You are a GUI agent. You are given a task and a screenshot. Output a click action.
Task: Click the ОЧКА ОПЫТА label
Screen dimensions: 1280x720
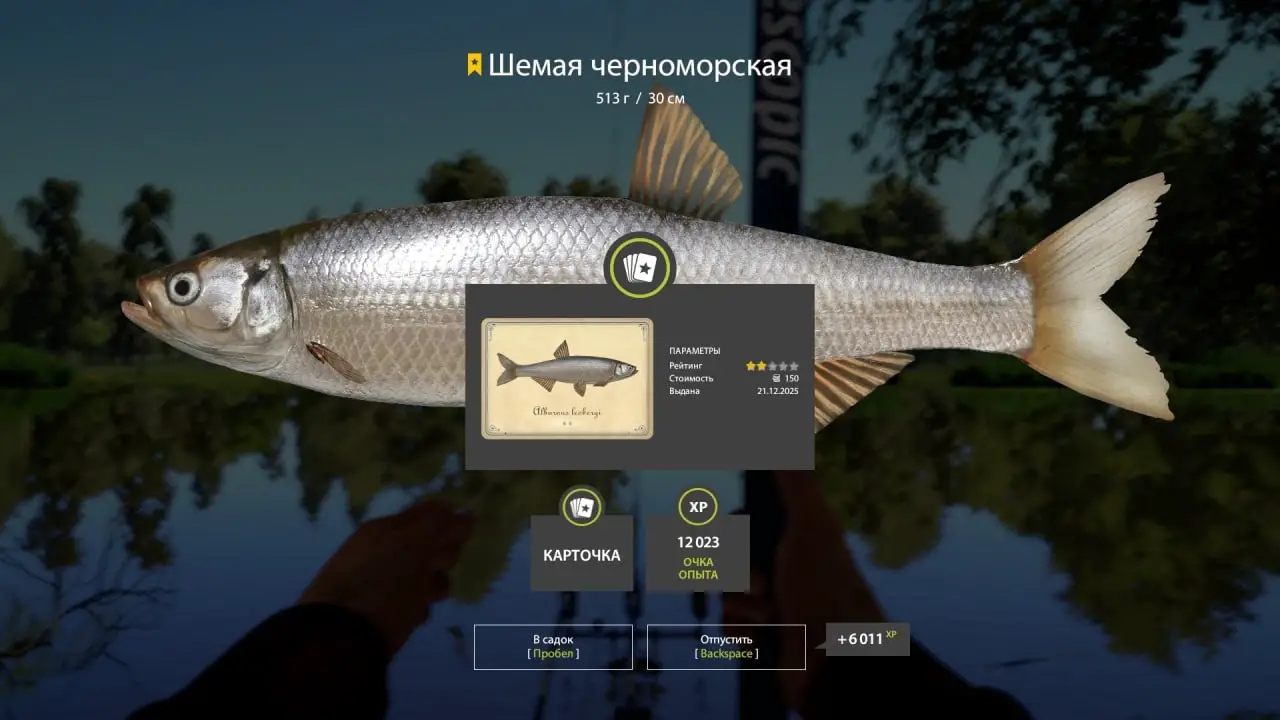pos(698,569)
